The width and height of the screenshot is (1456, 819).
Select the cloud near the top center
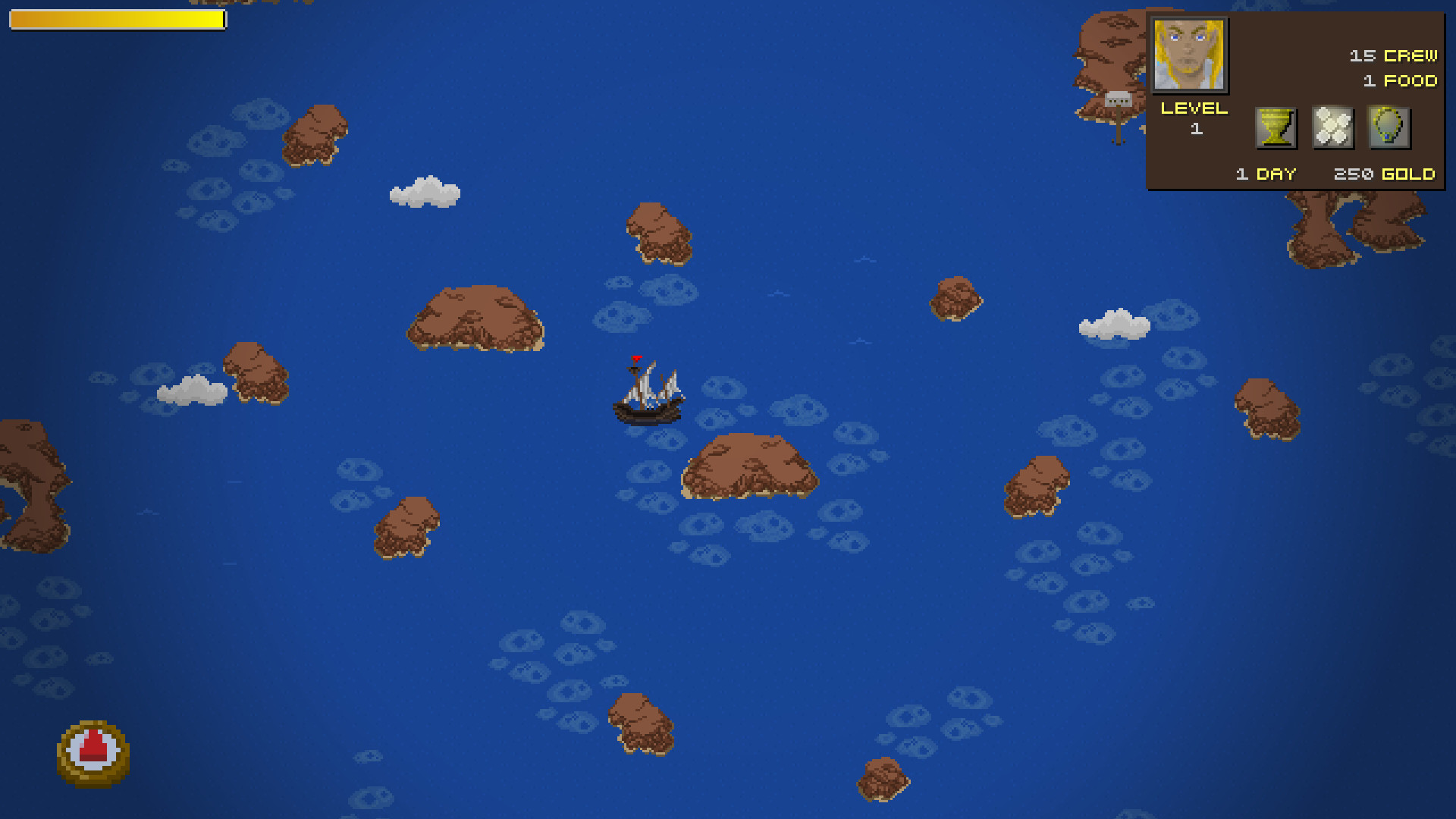425,193
